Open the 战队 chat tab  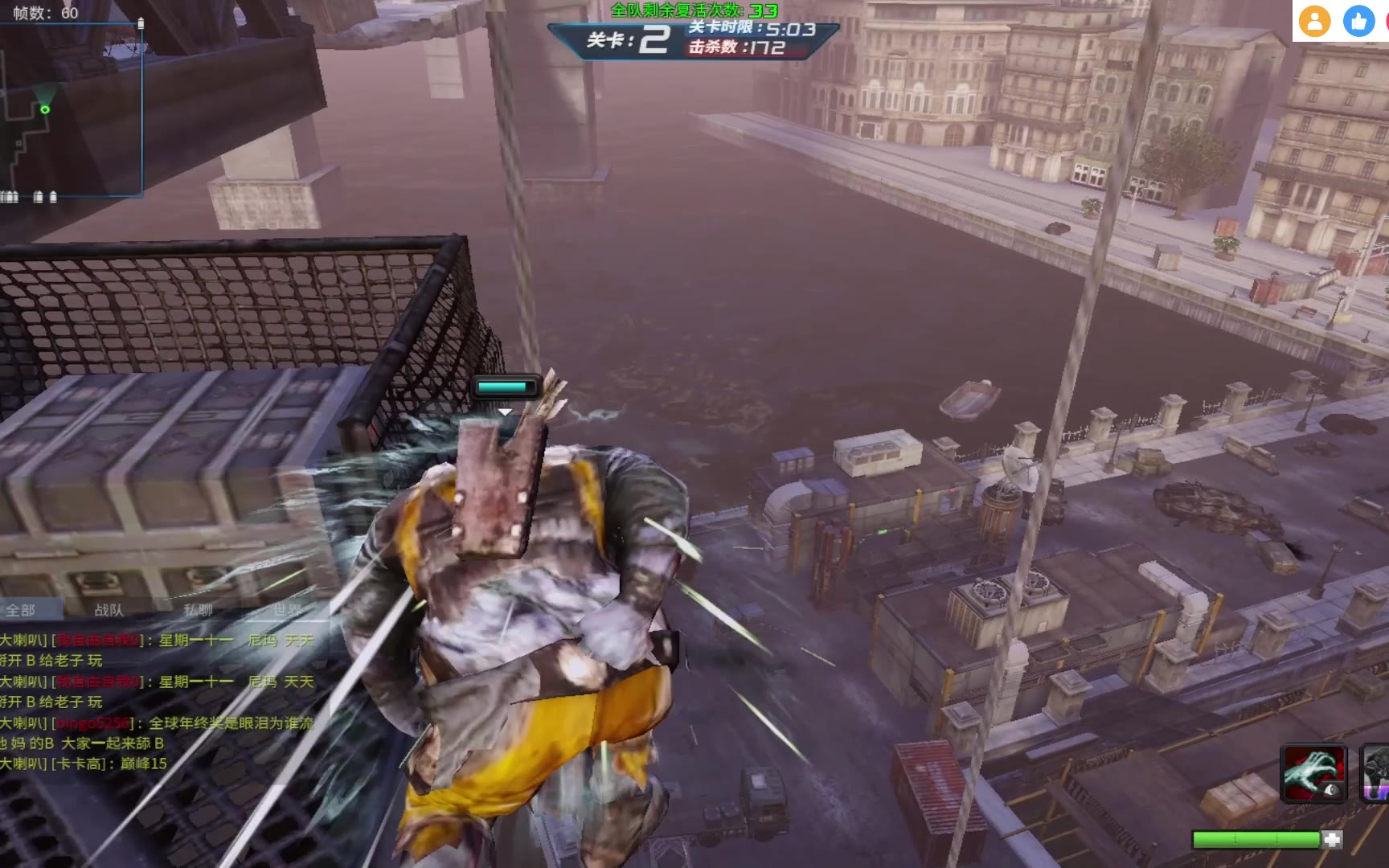tap(109, 610)
